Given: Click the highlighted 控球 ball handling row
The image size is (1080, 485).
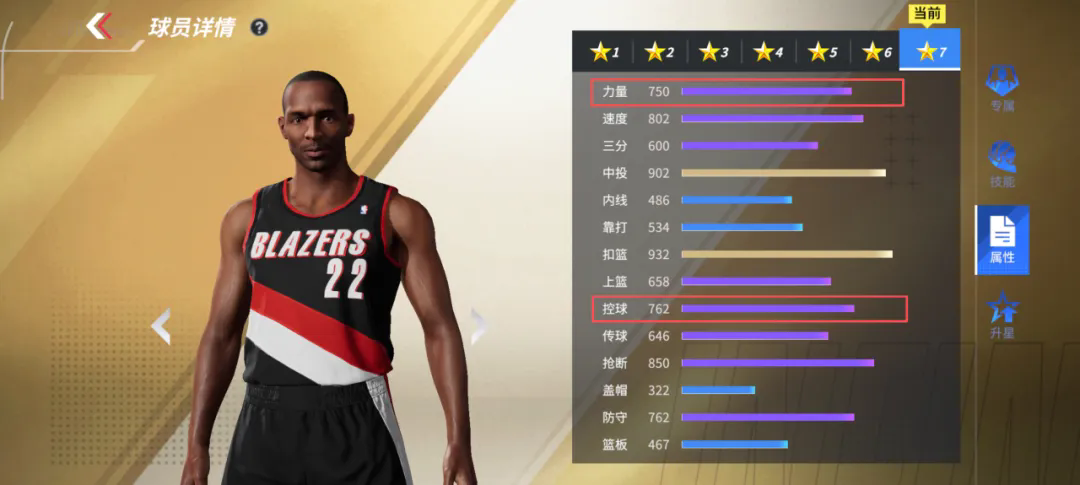Looking at the screenshot, I should click(x=745, y=308).
